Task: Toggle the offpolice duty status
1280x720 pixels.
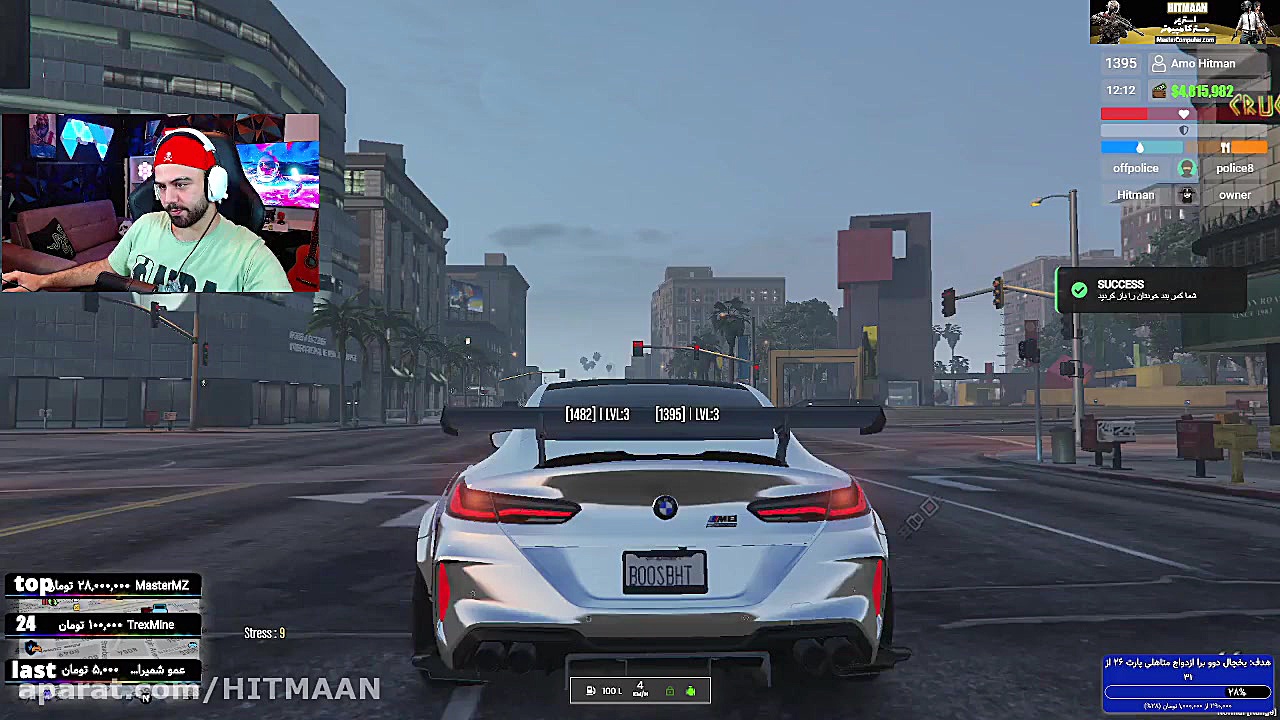Action: (1135, 168)
